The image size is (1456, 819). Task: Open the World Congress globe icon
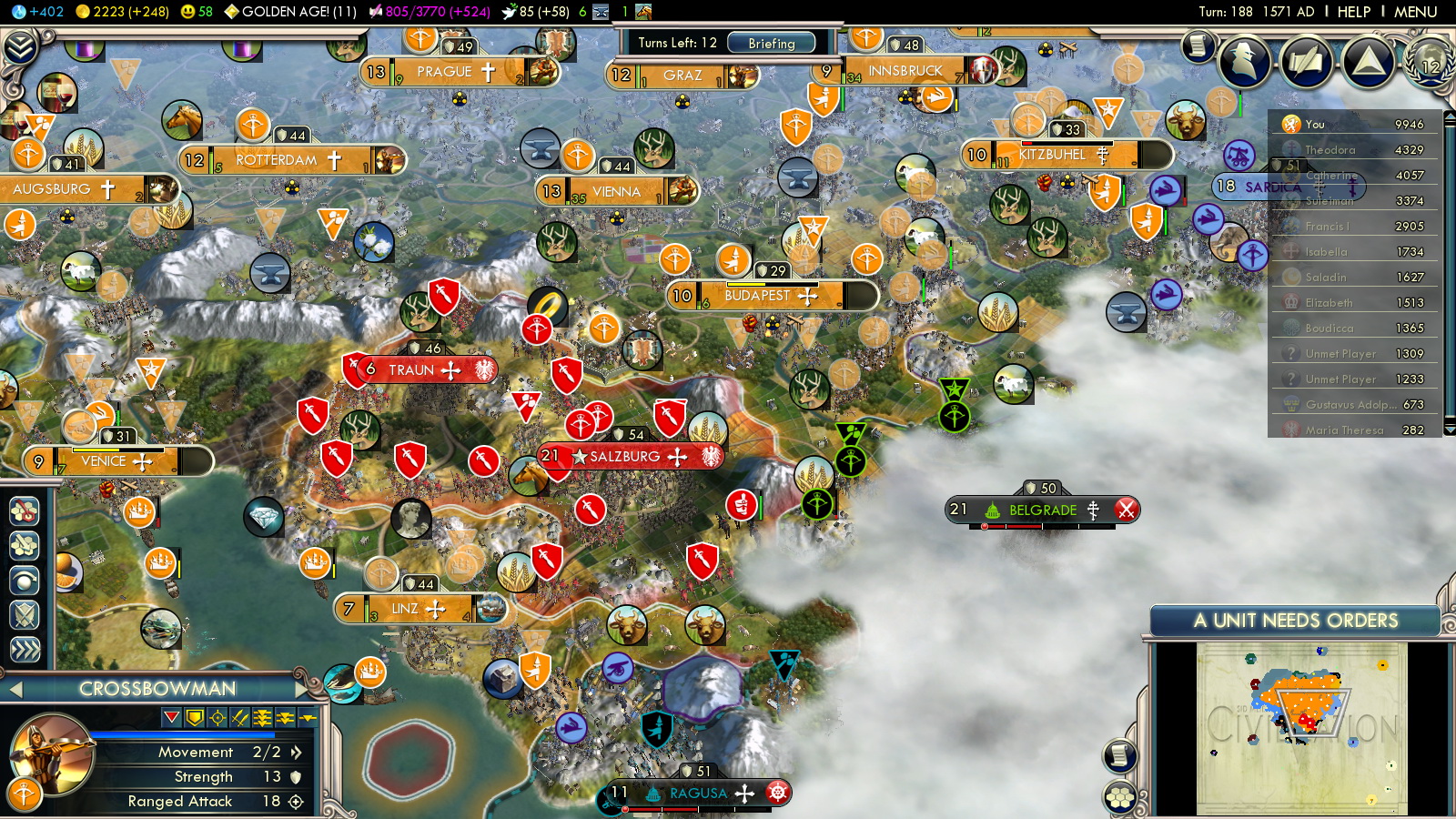pyautogui.click(x=1429, y=60)
